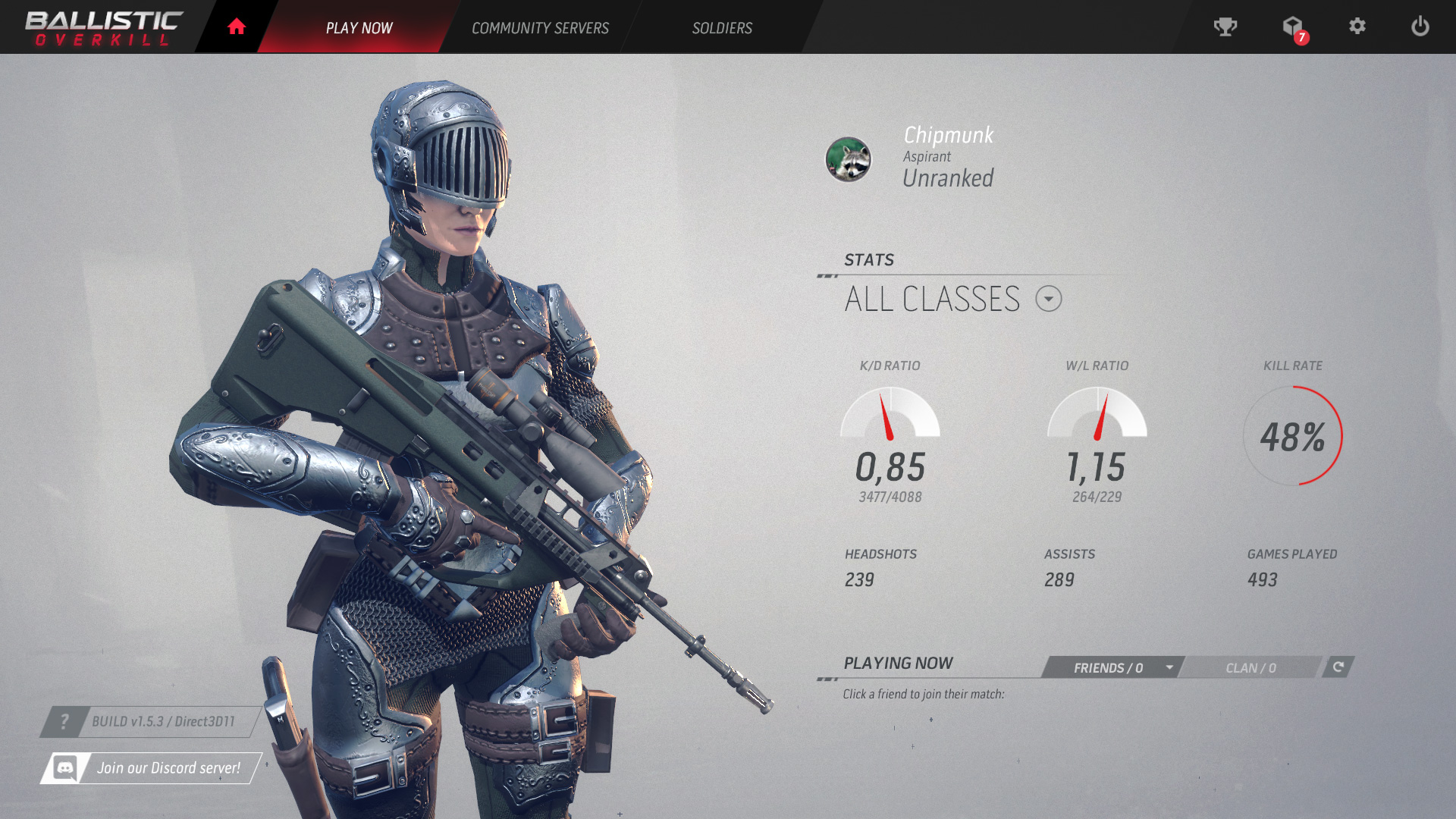This screenshot has height=819, width=1456.
Task: Open the loot box inventory icon
Action: coord(1293,27)
